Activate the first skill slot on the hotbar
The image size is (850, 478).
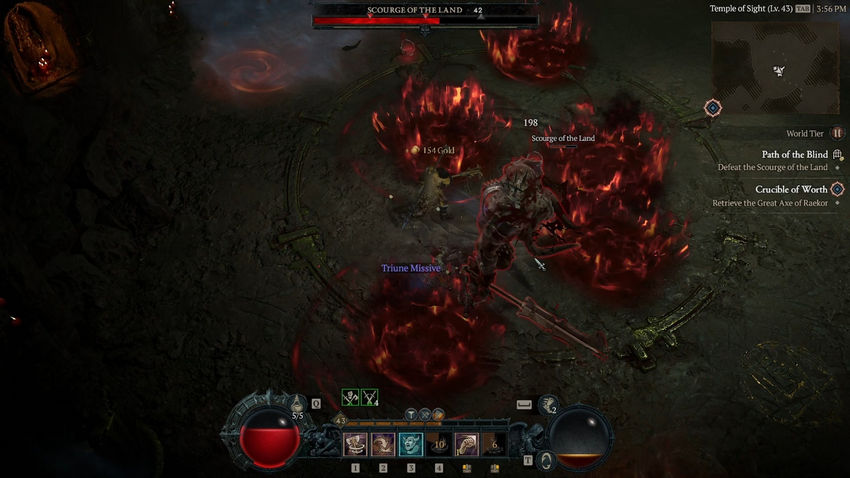(x=355, y=445)
